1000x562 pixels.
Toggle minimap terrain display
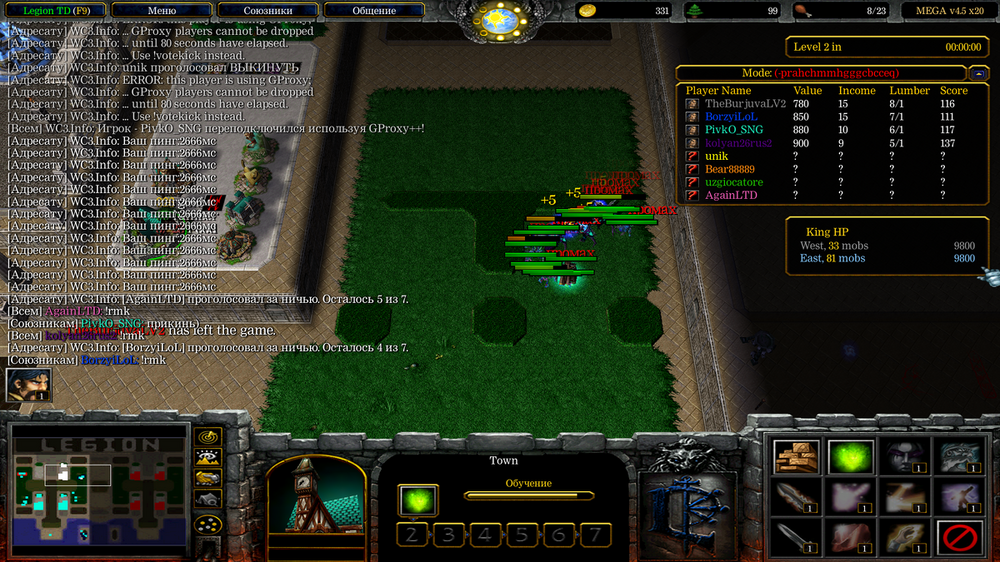[207, 458]
